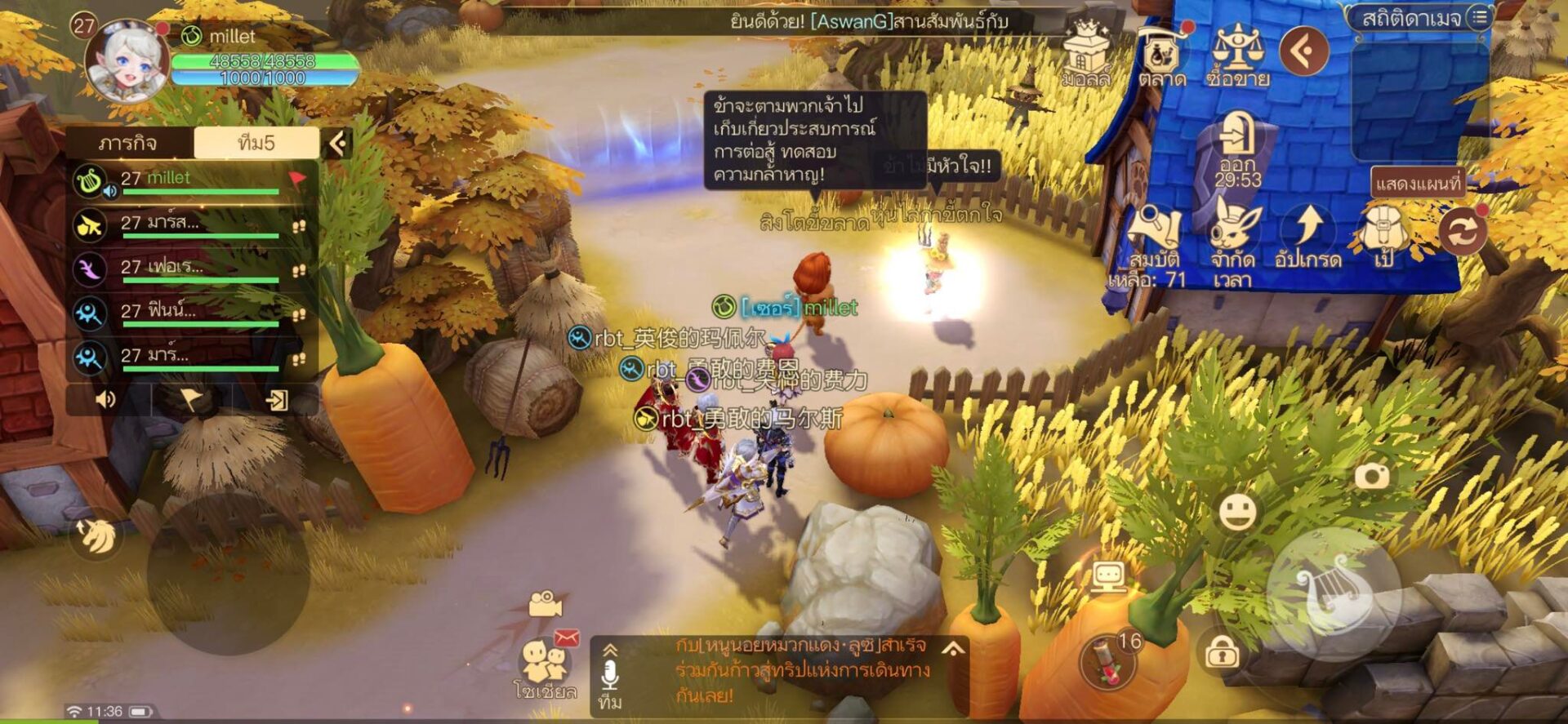1568x724 pixels.
Task: Switch to the ภารกิจ quest tab
Action: pyautogui.click(x=129, y=144)
